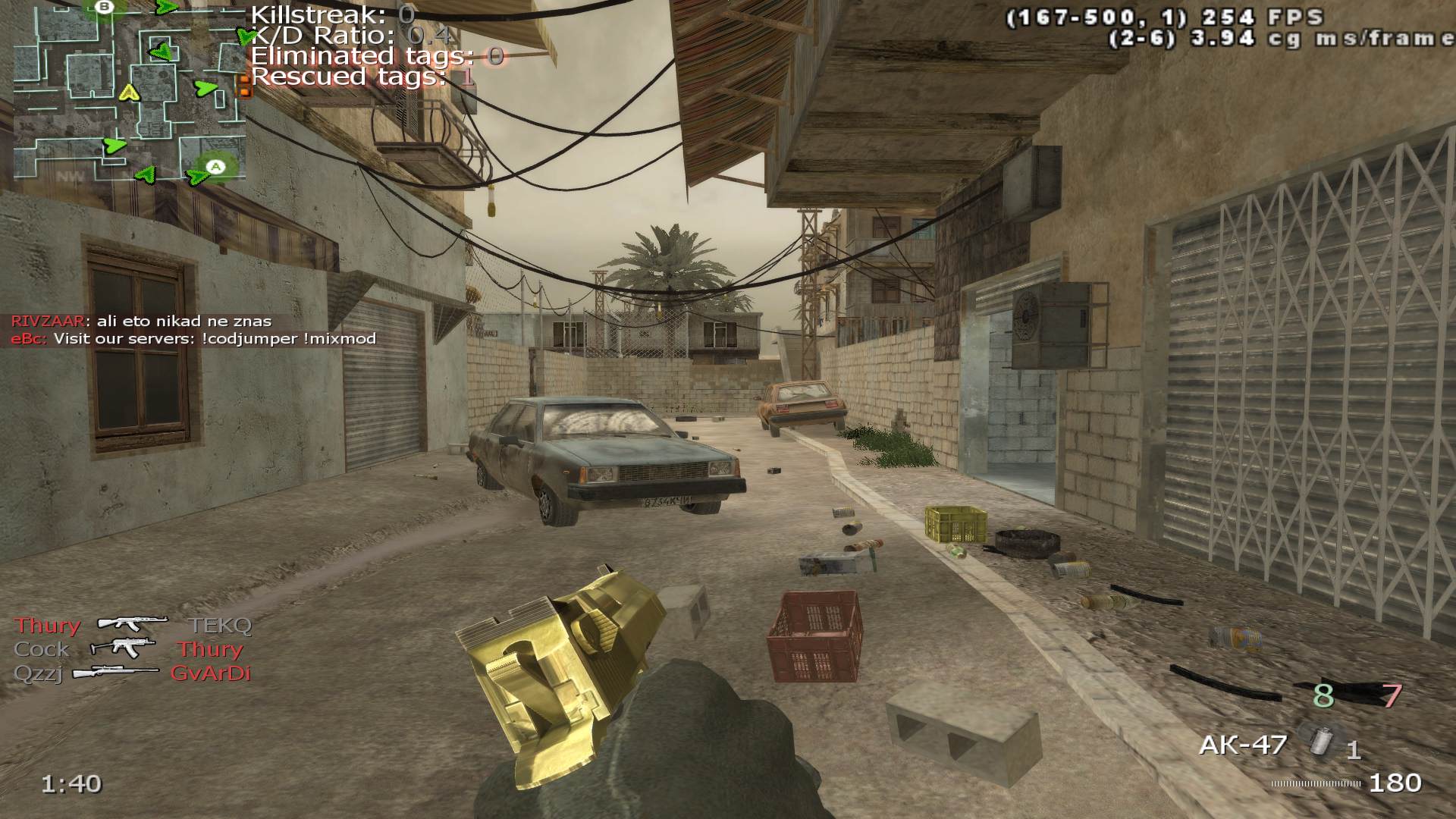Select objective A marker on minimap

coord(217,166)
